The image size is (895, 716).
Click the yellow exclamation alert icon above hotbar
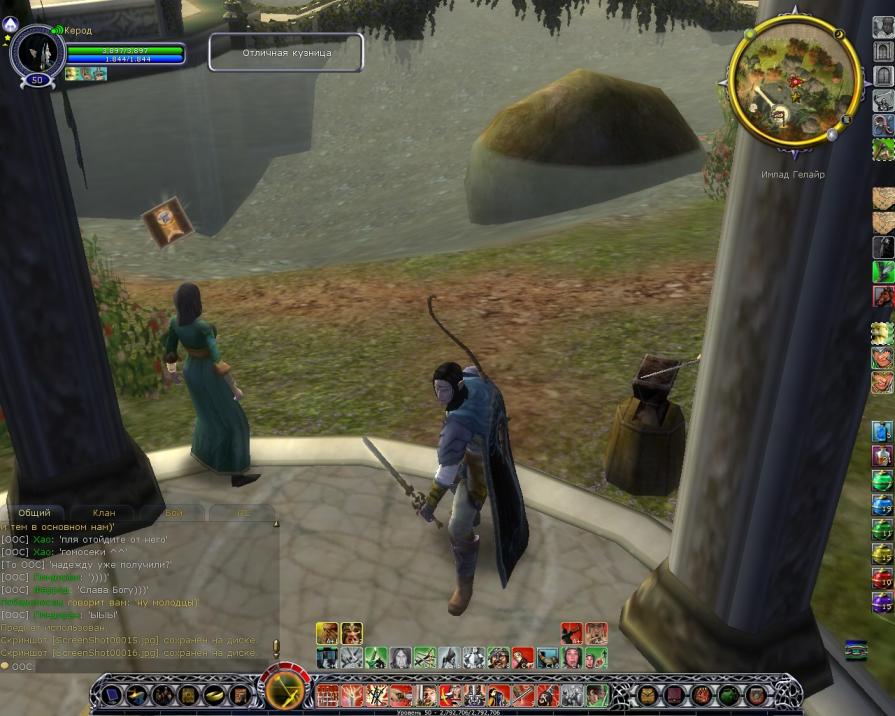click(x=276, y=648)
